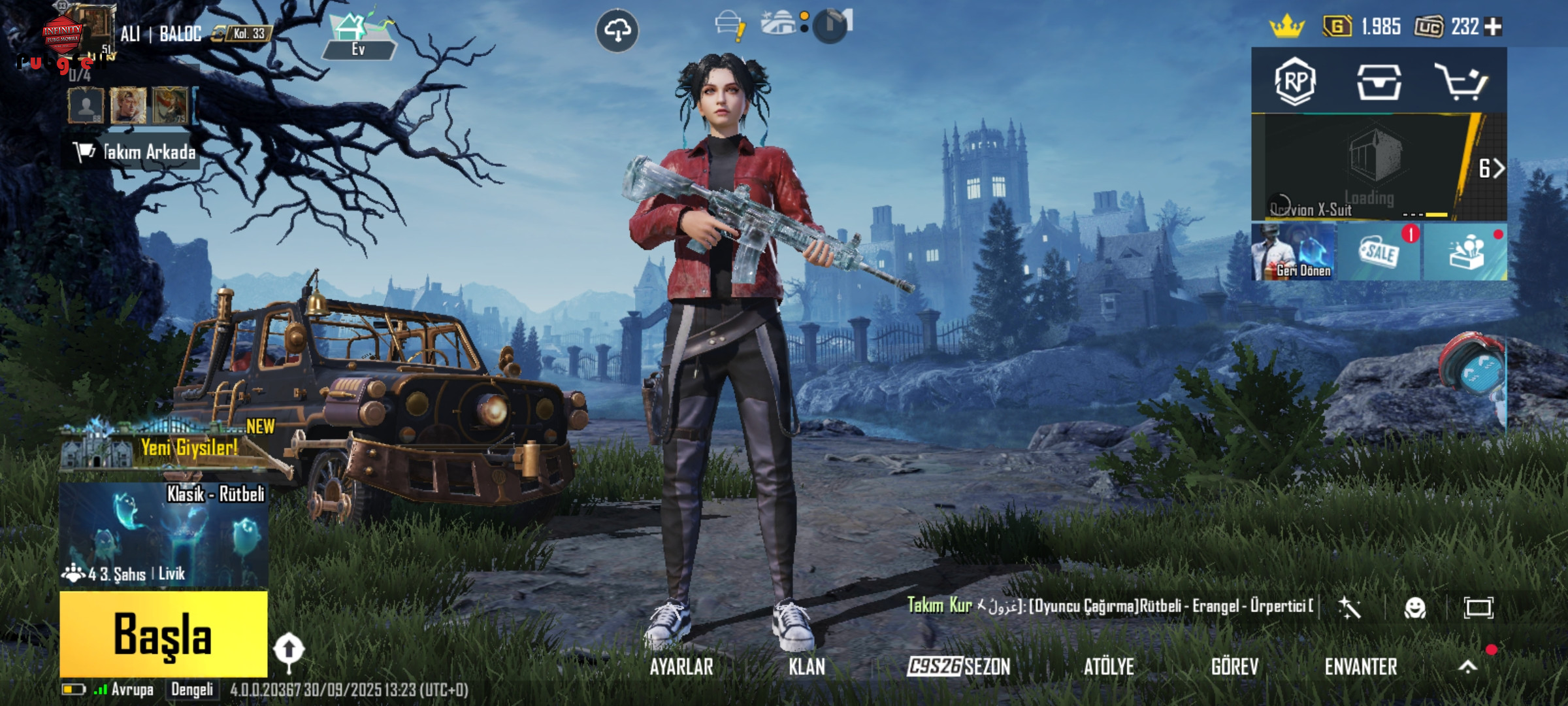1568x706 pixels.
Task: Open Takım Arkadaşı teammate finder
Action: [x=134, y=152]
